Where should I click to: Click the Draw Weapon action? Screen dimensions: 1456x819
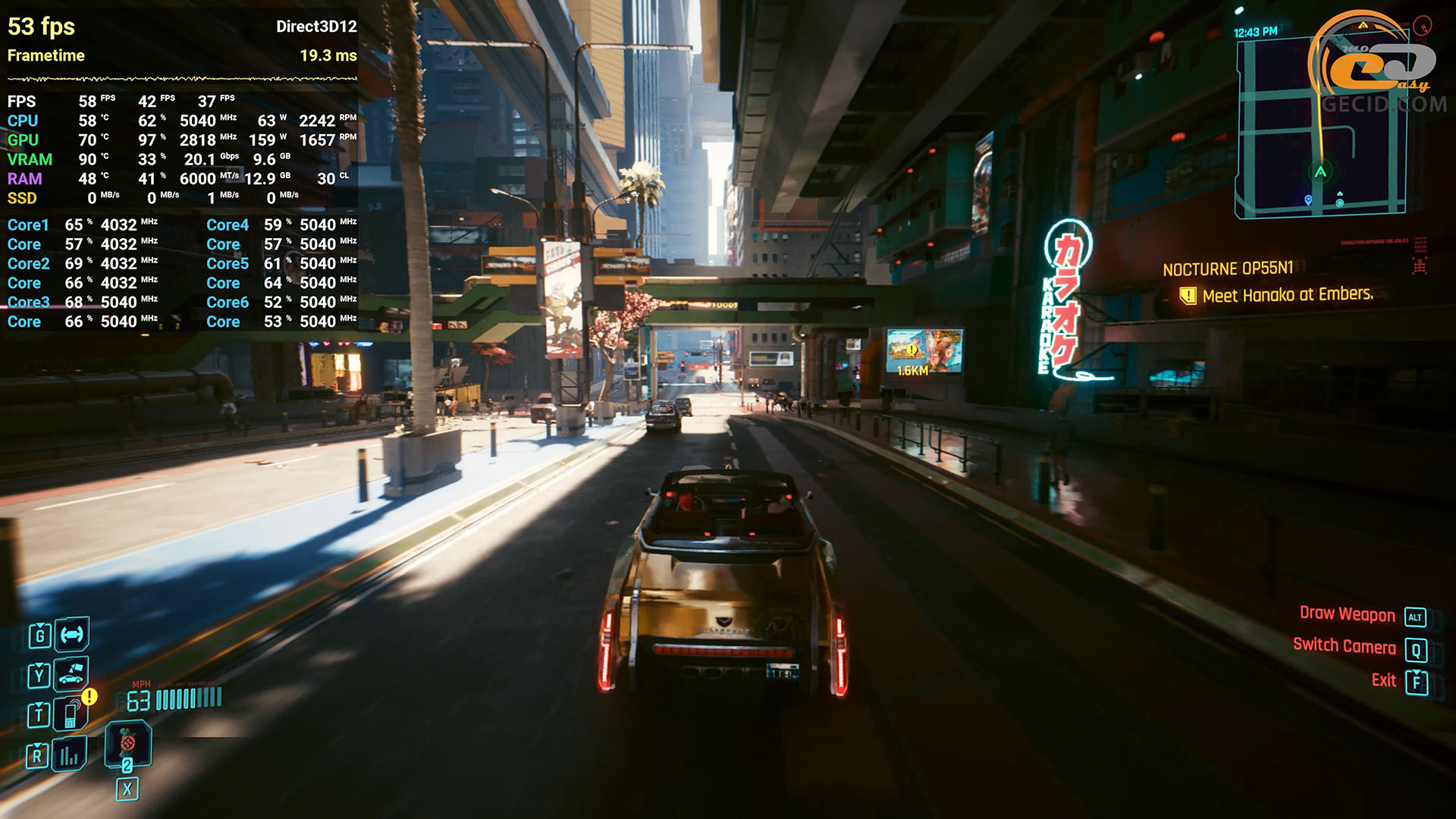pyautogui.click(x=1348, y=614)
